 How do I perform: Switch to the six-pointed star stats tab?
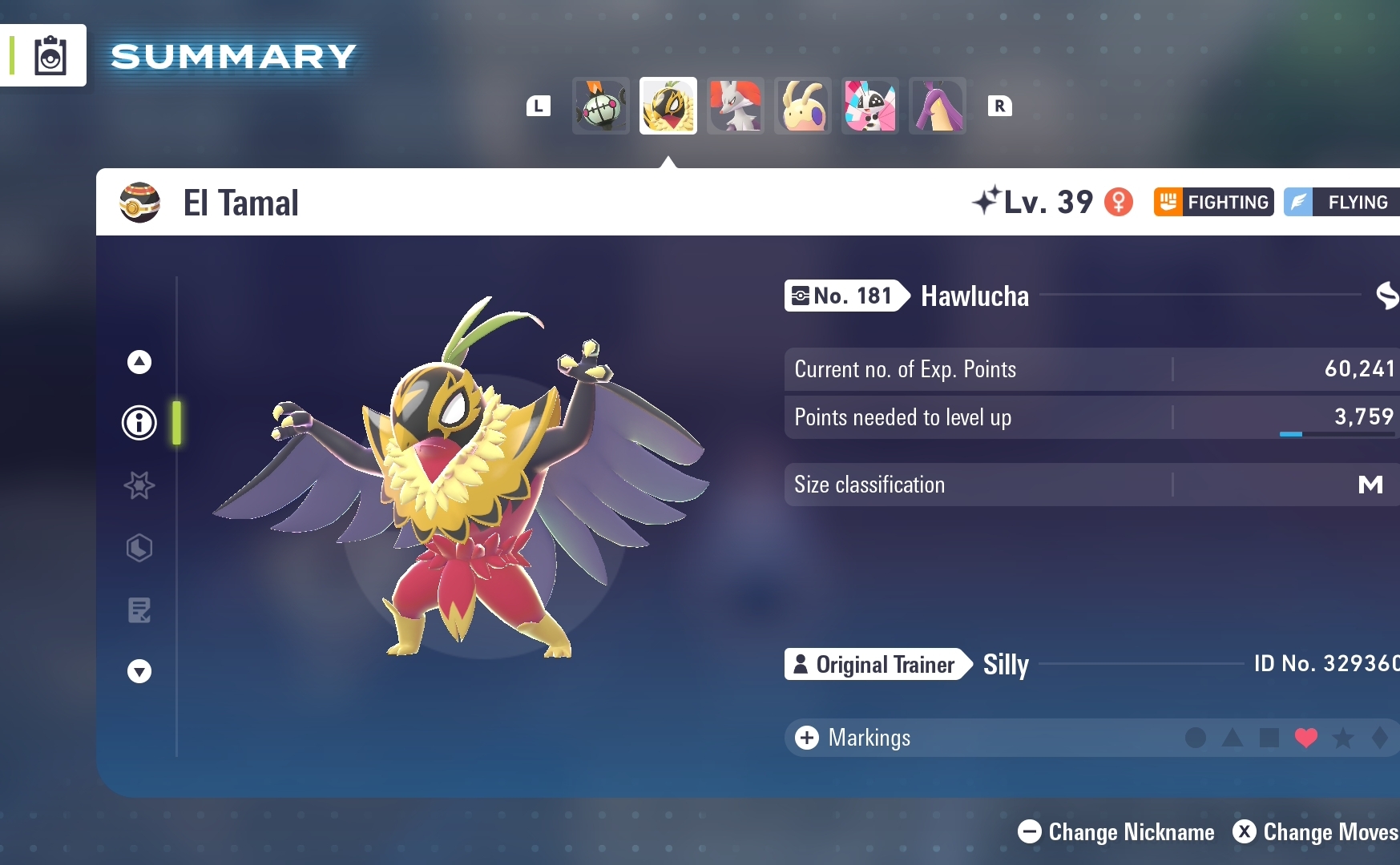139,485
